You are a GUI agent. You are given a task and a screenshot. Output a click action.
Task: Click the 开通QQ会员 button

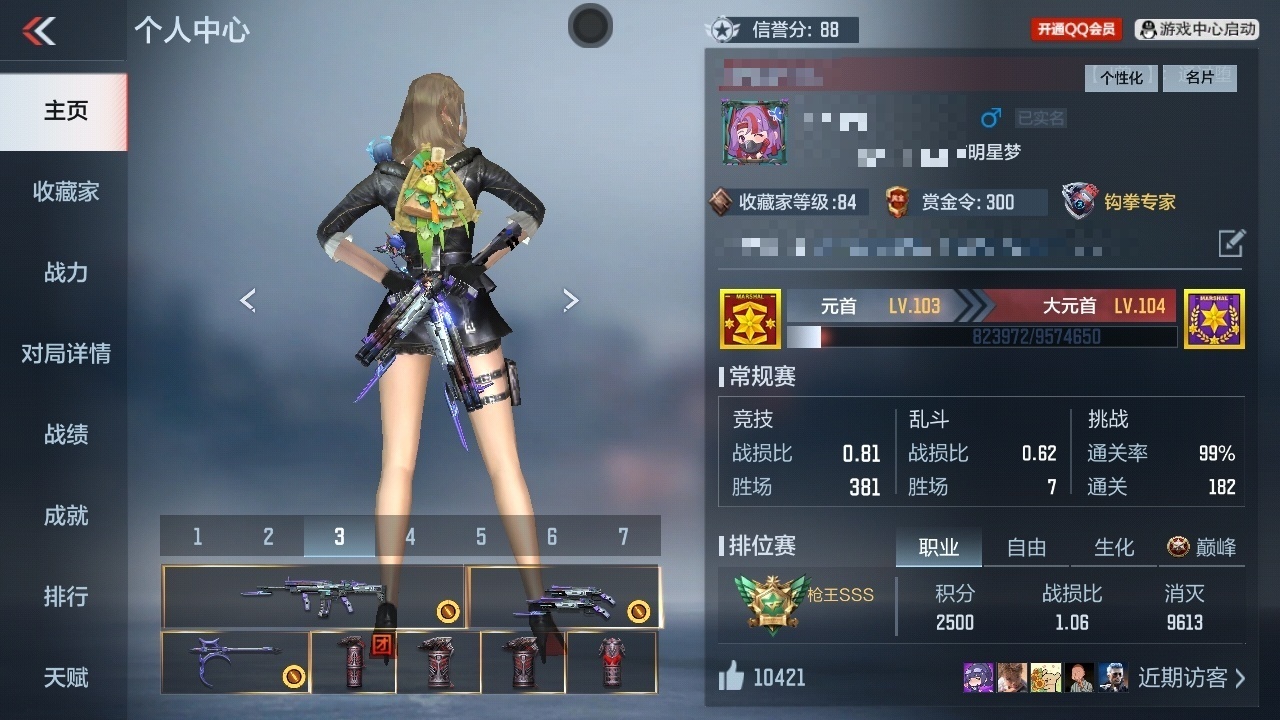(1076, 29)
